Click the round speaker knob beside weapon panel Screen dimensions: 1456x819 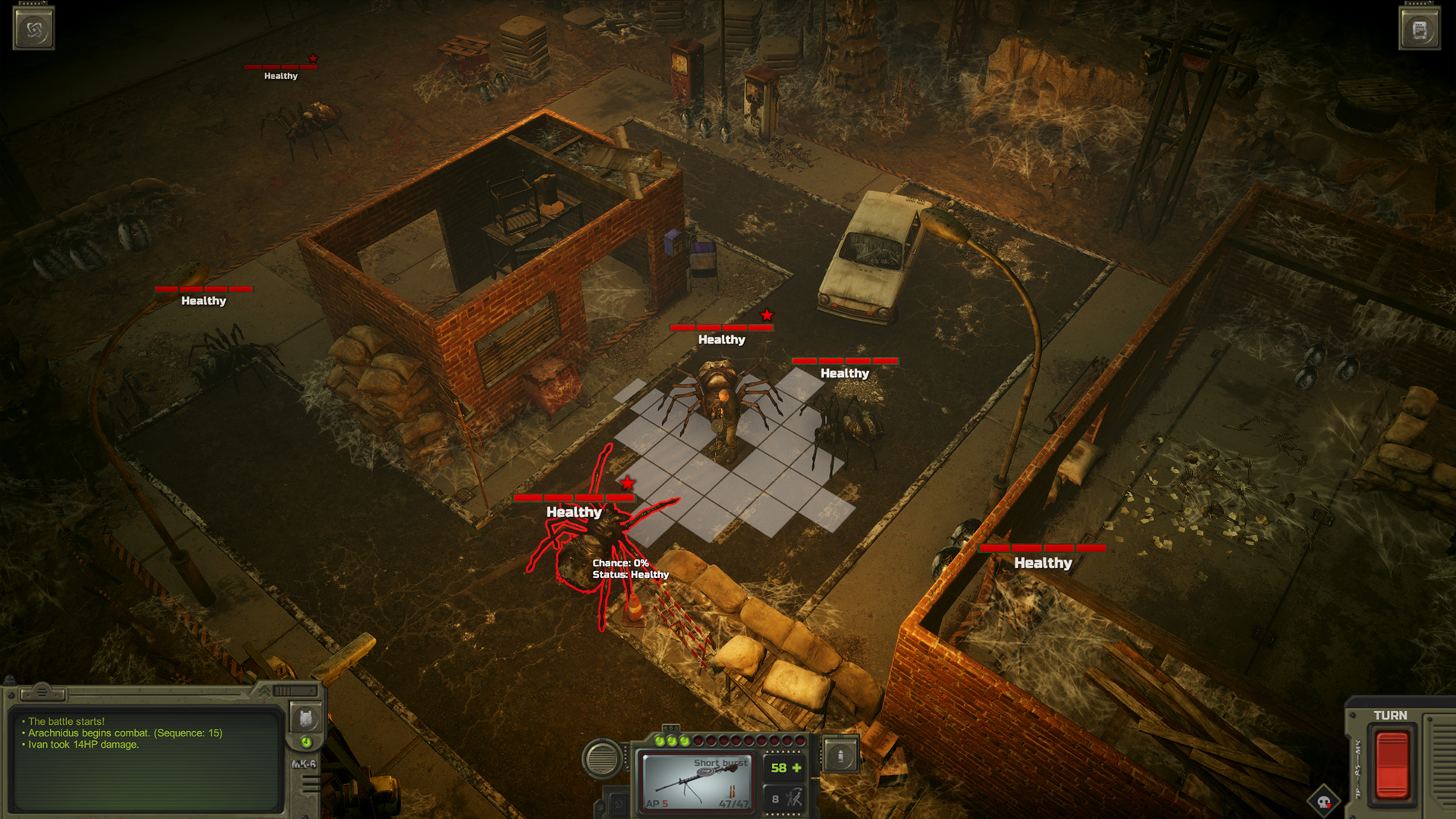click(x=601, y=755)
